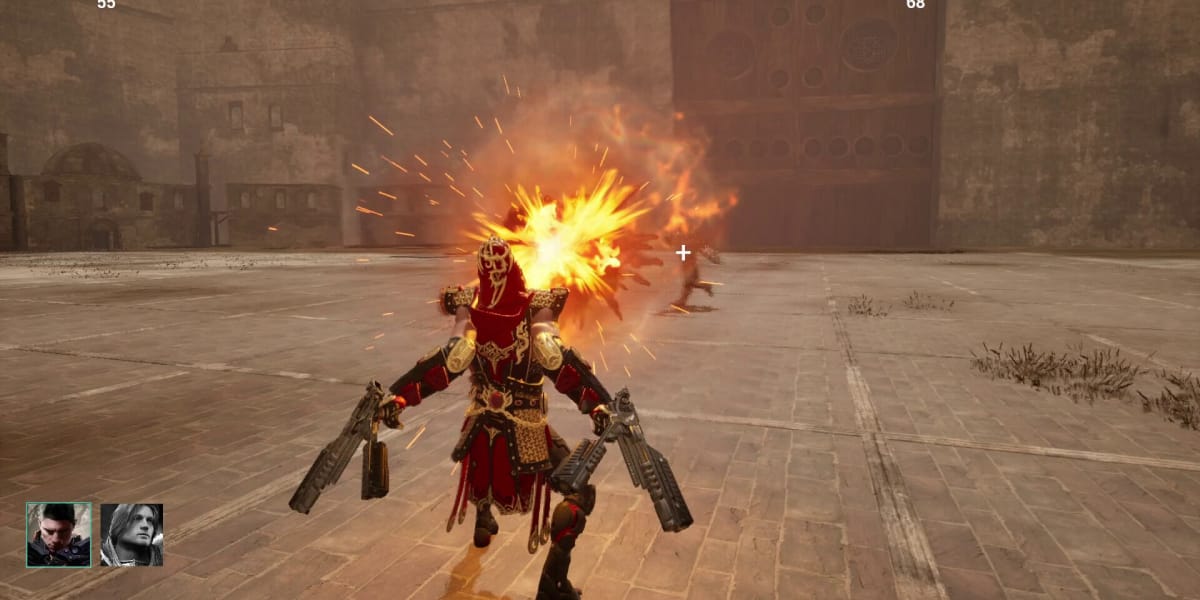Switch to the long-haired grayscale character portrait
This screenshot has height=600, width=1200.
coord(131,535)
